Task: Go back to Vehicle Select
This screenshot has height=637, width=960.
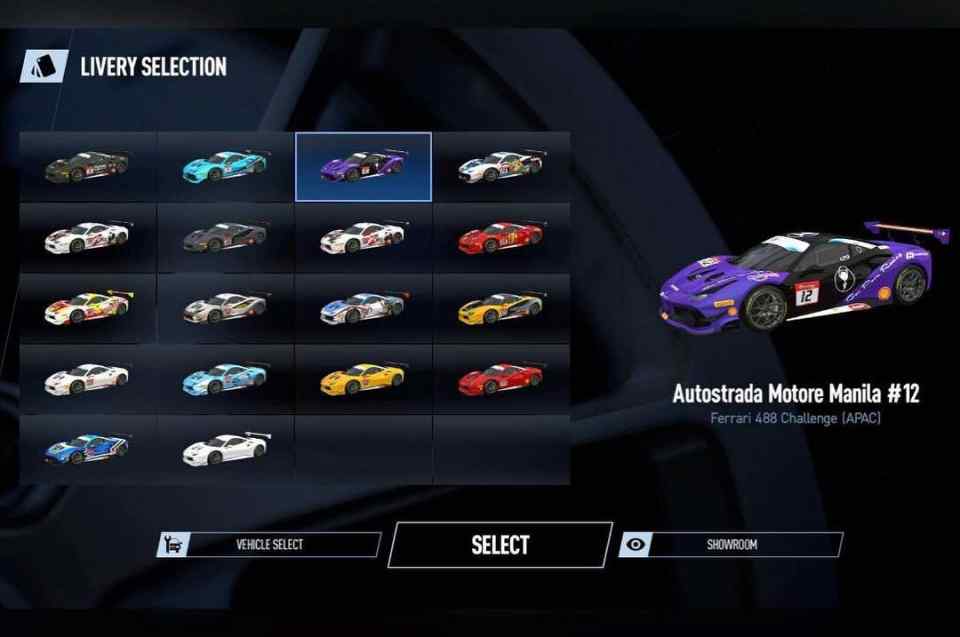Action: pos(269,545)
